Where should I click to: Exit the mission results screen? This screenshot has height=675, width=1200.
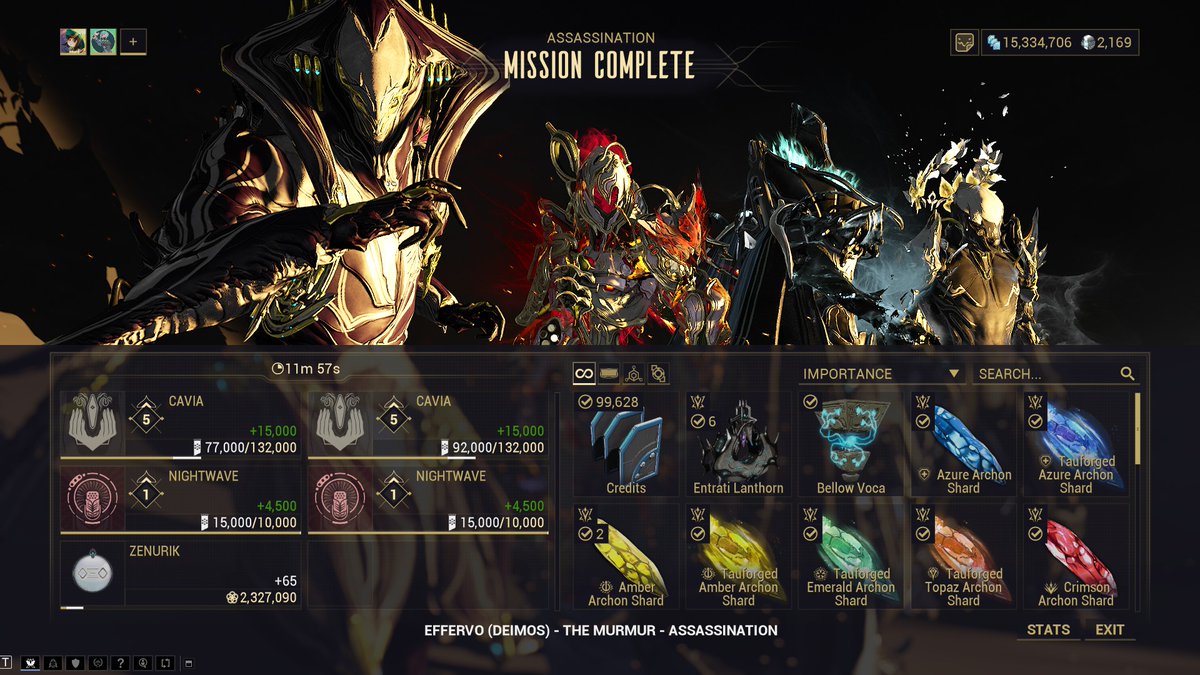click(1109, 630)
